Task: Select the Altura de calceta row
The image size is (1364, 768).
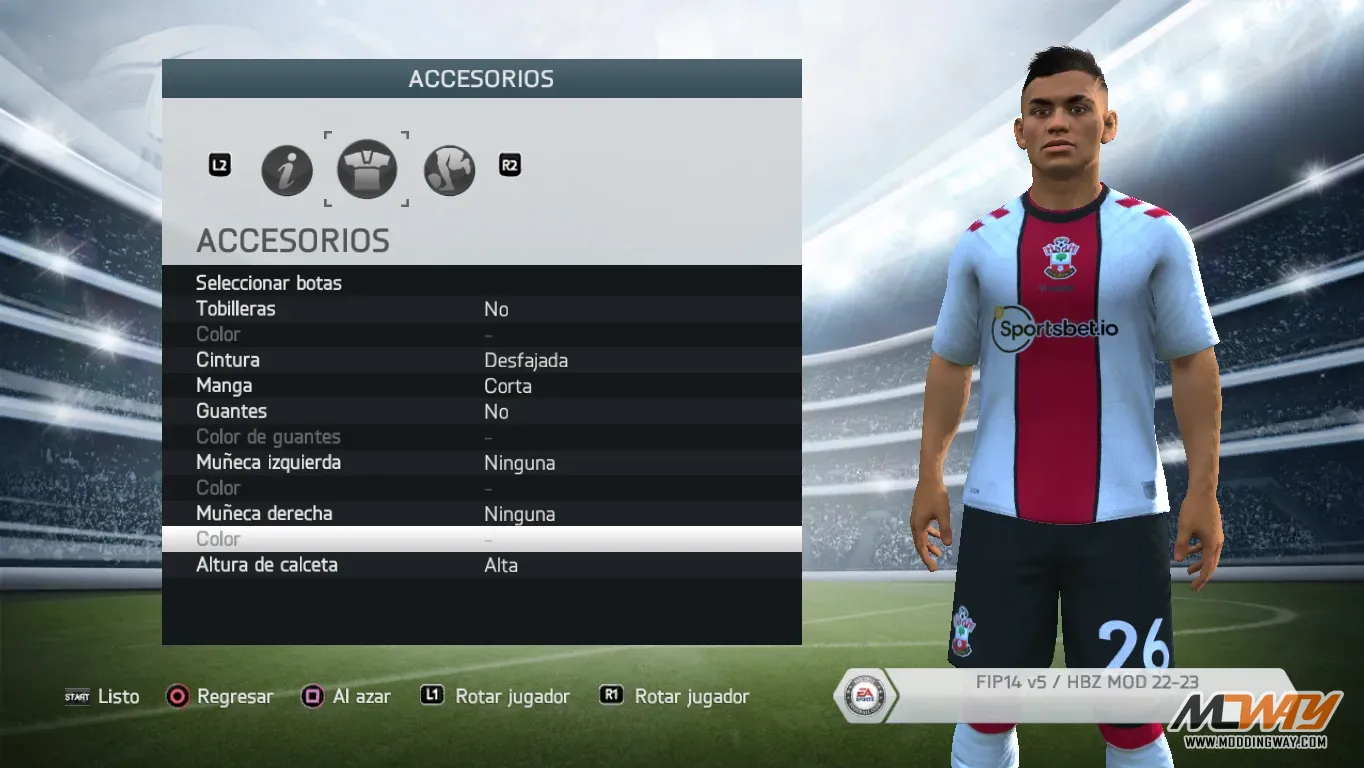Action: click(x=267, y=565)
